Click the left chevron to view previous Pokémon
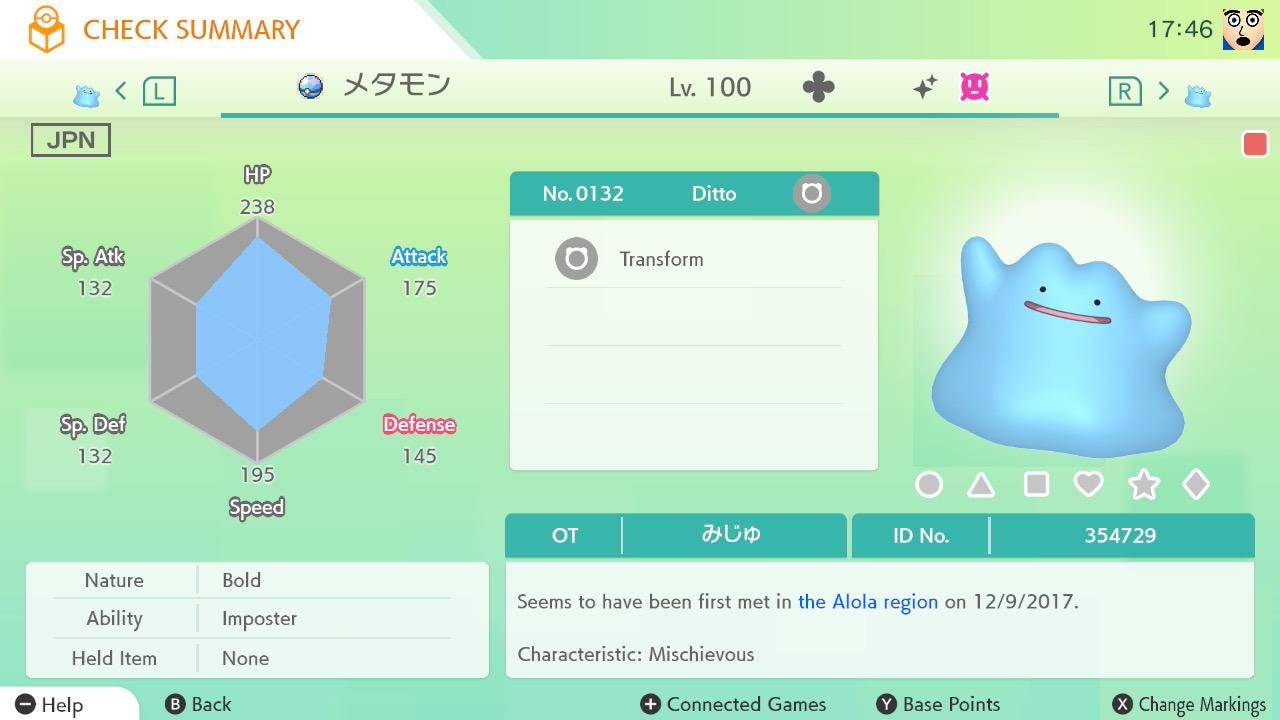 [x=120, y=90]
